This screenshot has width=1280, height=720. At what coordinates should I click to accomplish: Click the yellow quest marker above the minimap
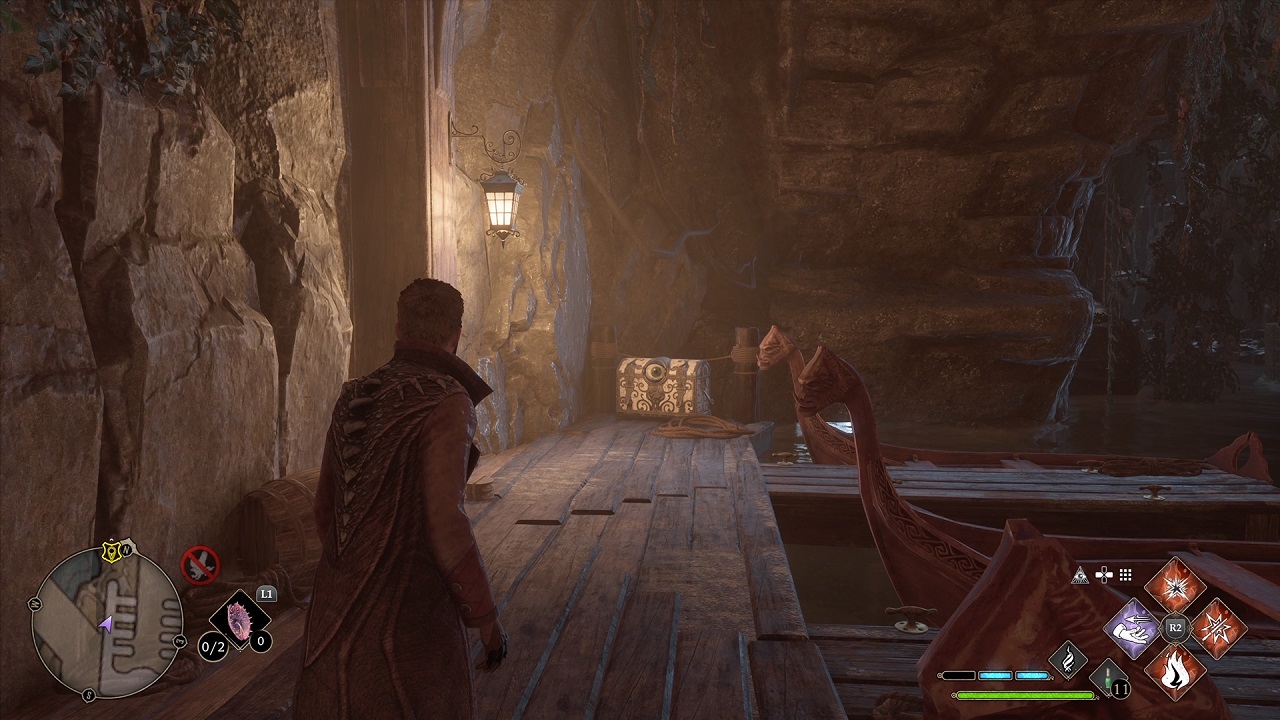[x=112, y=551]
